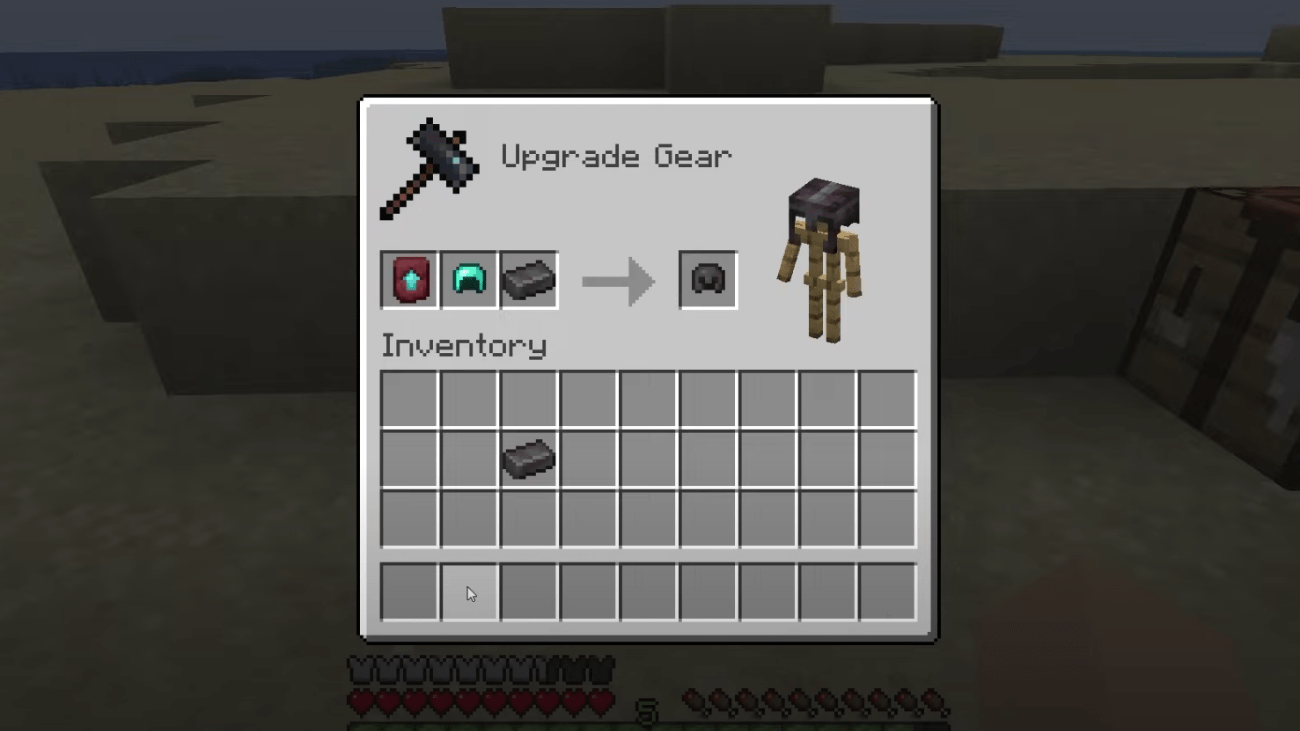
Task: Select the Netherite Upgrade smithing template
Action: click(408, 279)
